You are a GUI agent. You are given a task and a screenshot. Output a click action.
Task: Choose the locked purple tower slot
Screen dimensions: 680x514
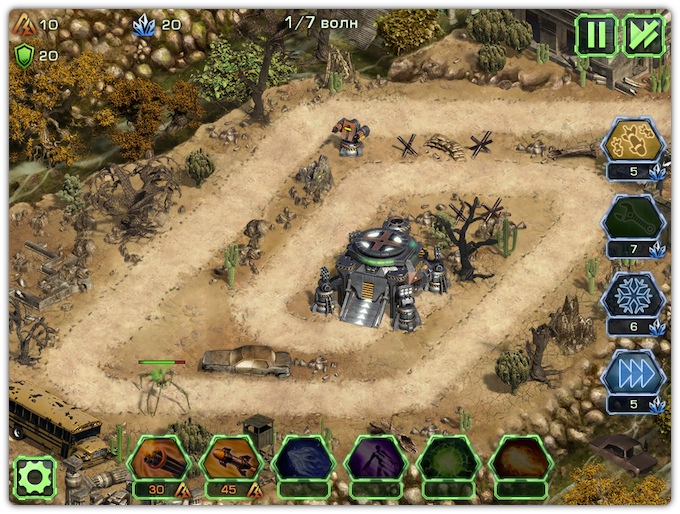tap(376, 460)
